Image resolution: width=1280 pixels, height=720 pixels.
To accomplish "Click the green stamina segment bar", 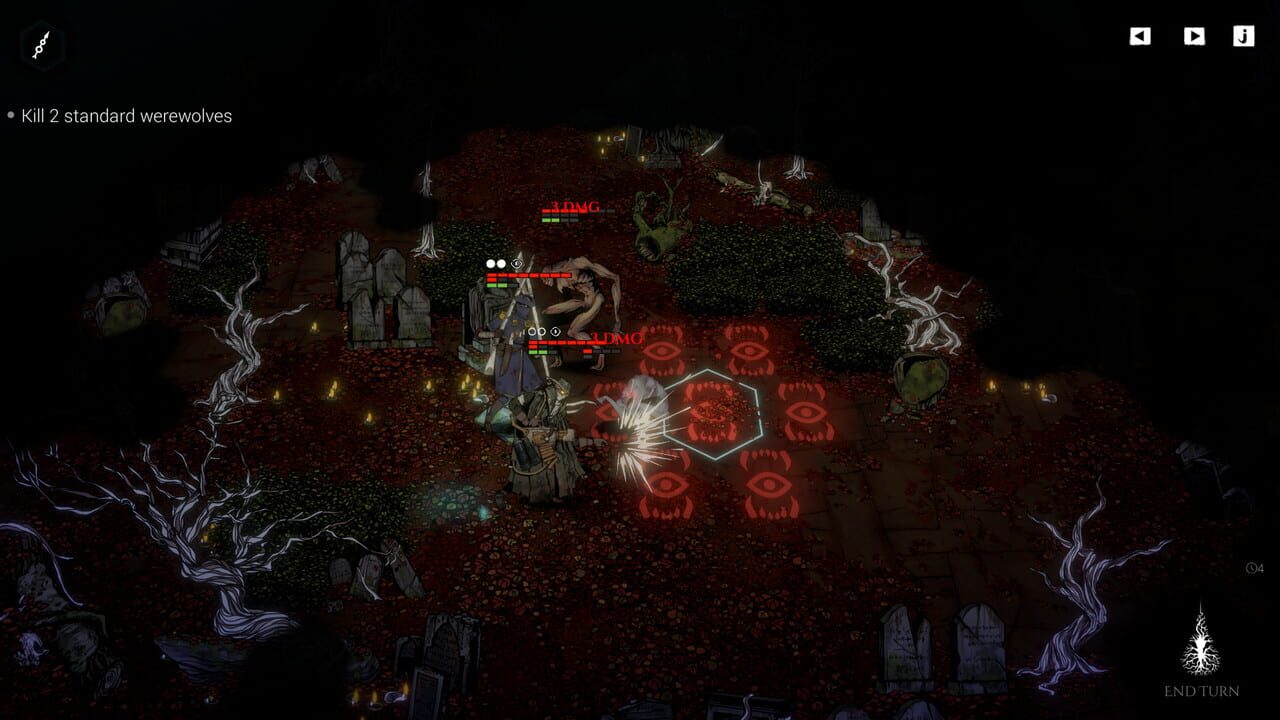I will (497, 285).
